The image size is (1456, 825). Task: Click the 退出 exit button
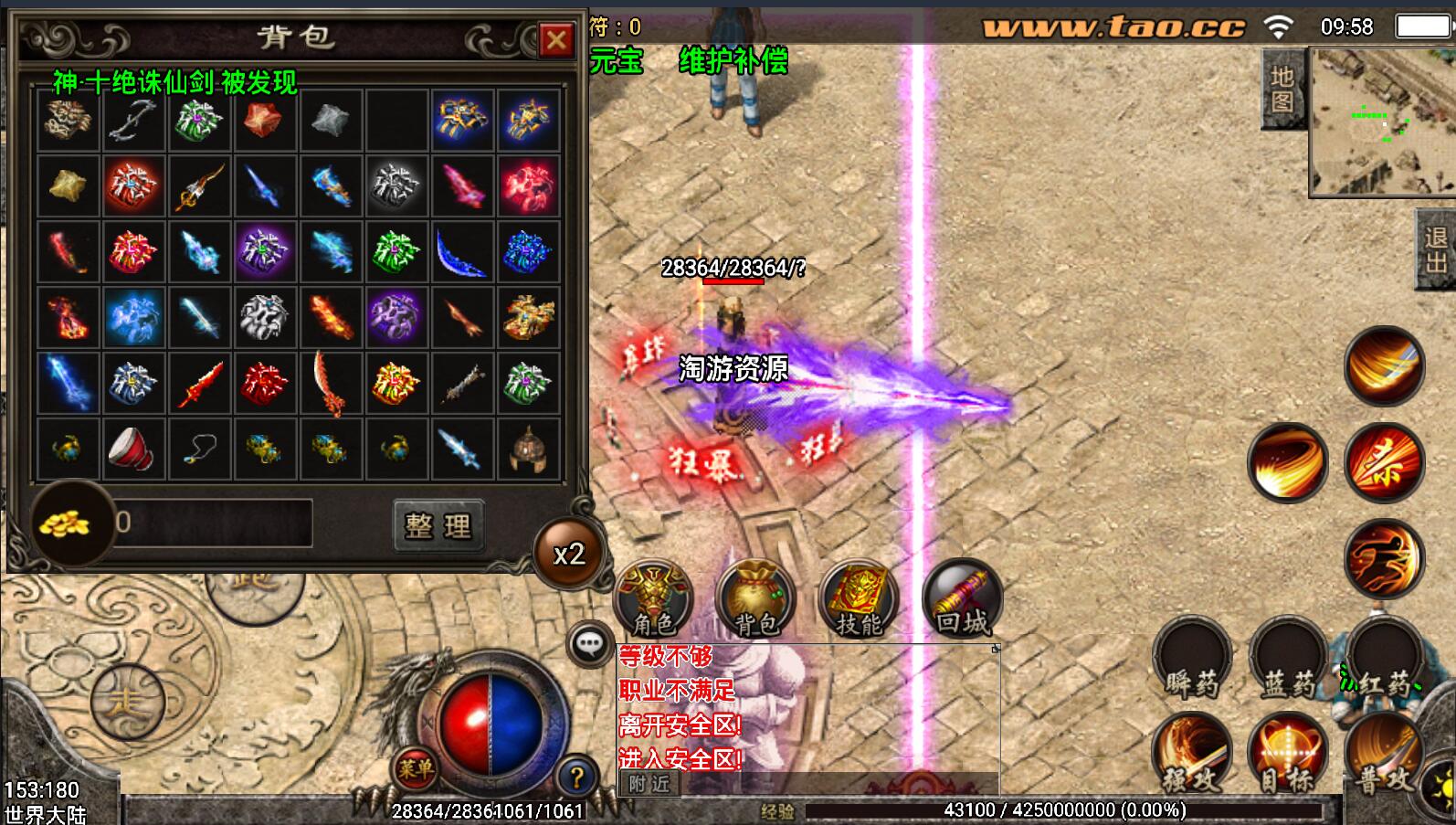pyautogui.click(x=1435, y=249)
